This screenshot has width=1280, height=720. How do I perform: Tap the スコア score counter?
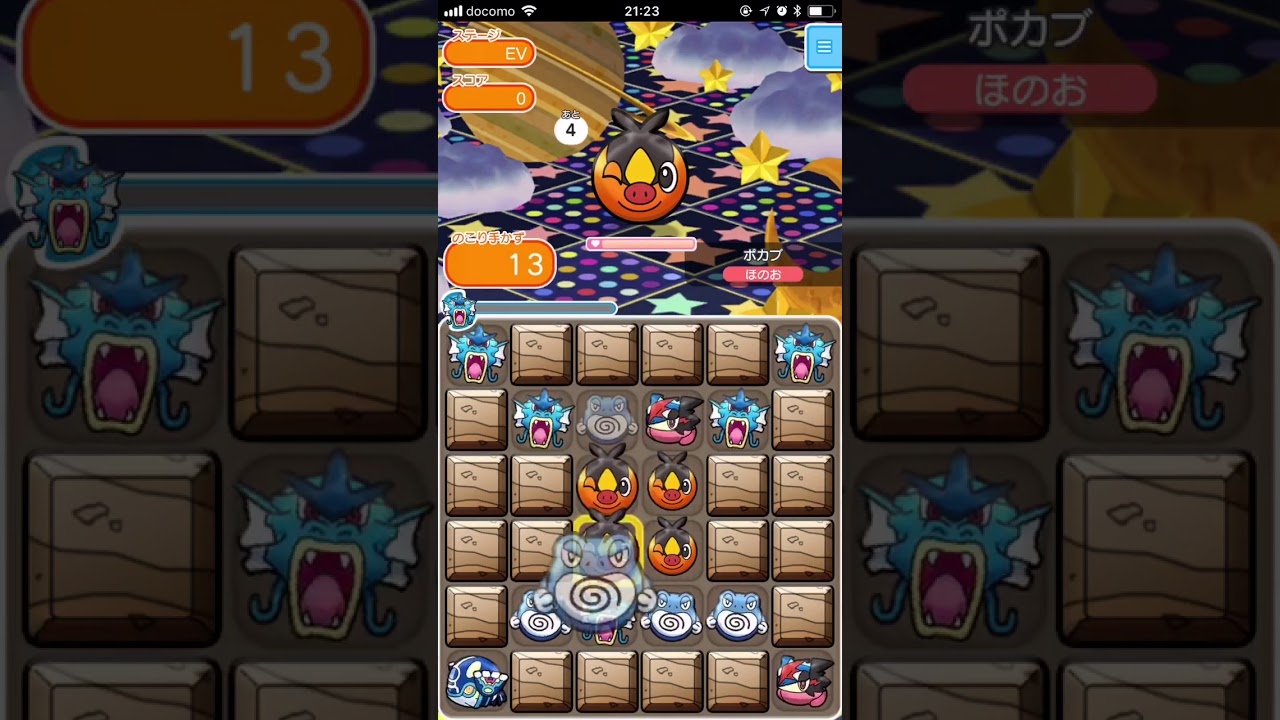[490, 98]
